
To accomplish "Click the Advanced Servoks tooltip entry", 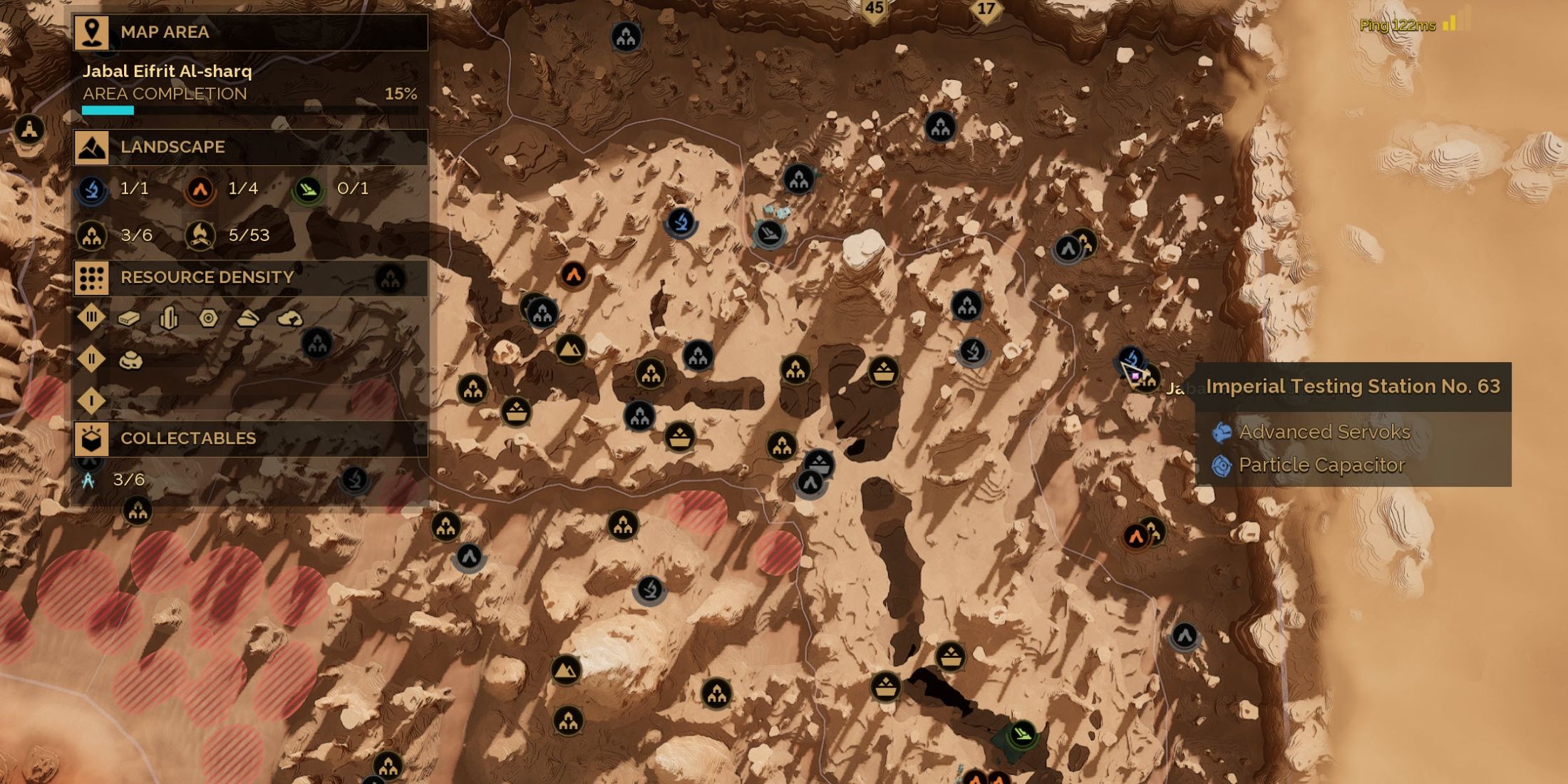I will [x=1324, y=432].
